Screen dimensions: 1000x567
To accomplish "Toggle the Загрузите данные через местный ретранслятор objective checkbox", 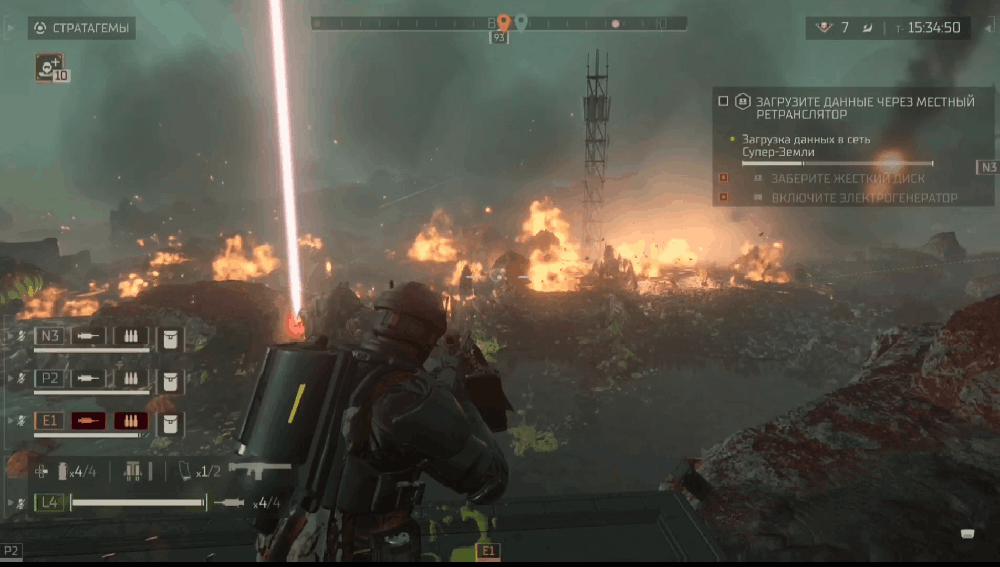I will pos(723,101).
